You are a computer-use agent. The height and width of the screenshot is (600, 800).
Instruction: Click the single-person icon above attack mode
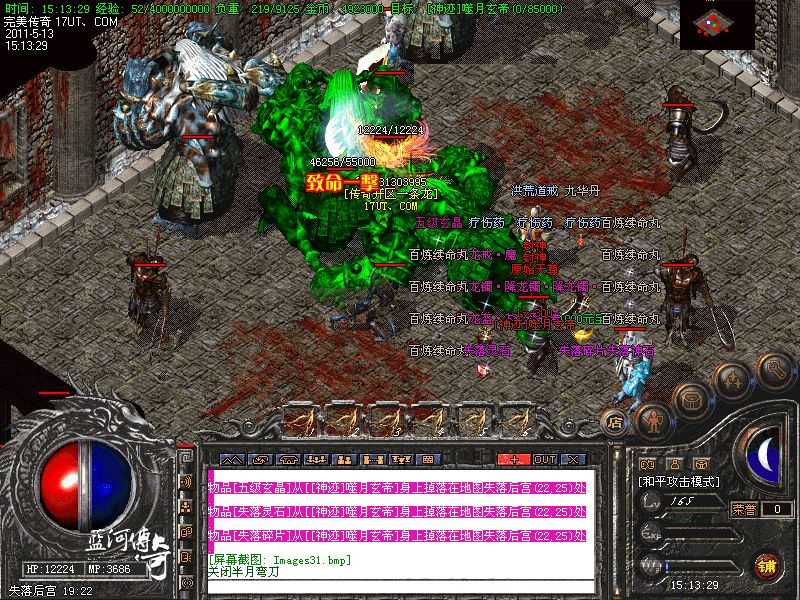(x=673, y=464)
